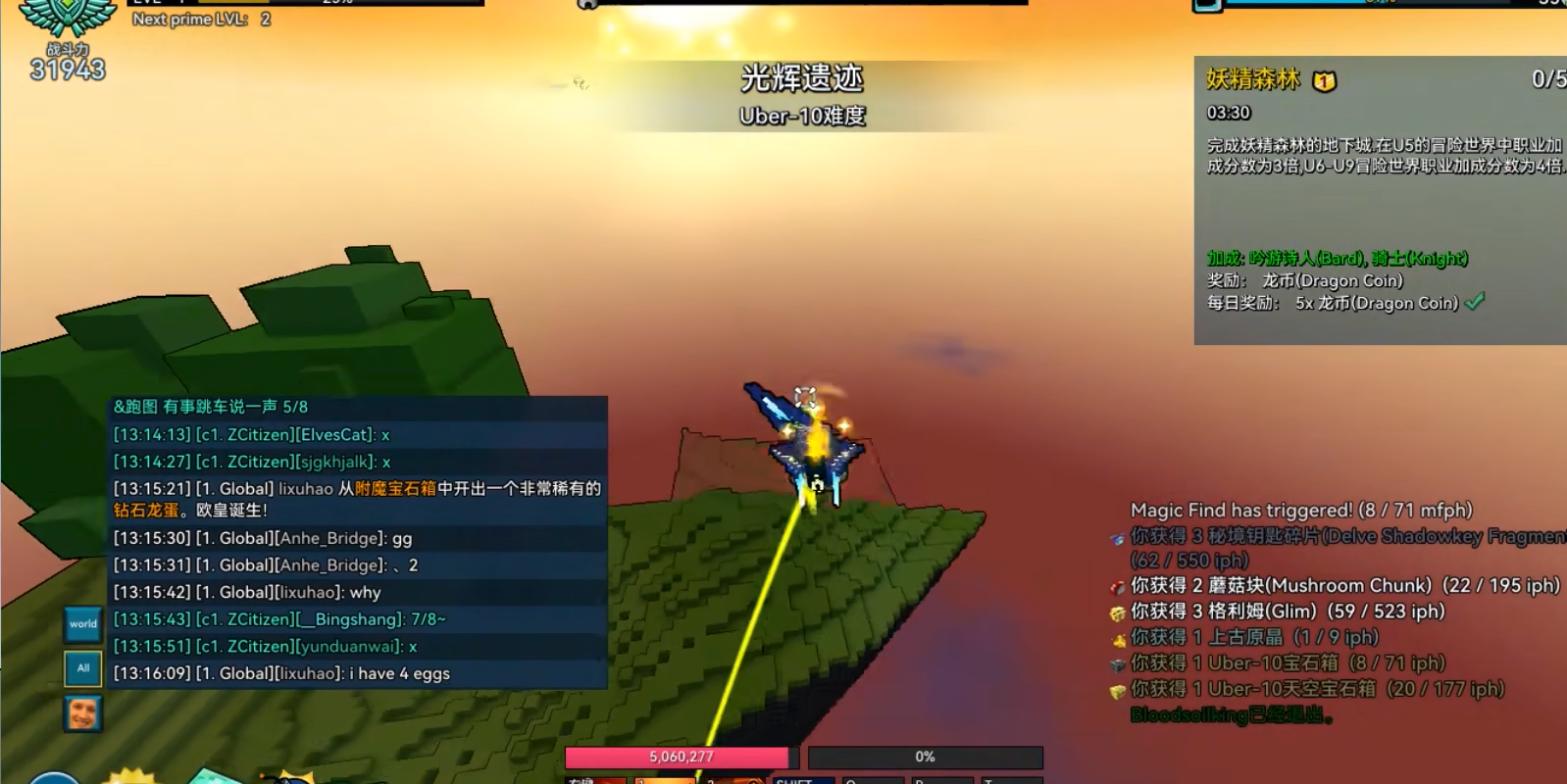Click the 上古原晶 crystal icon

point(1115,636)
